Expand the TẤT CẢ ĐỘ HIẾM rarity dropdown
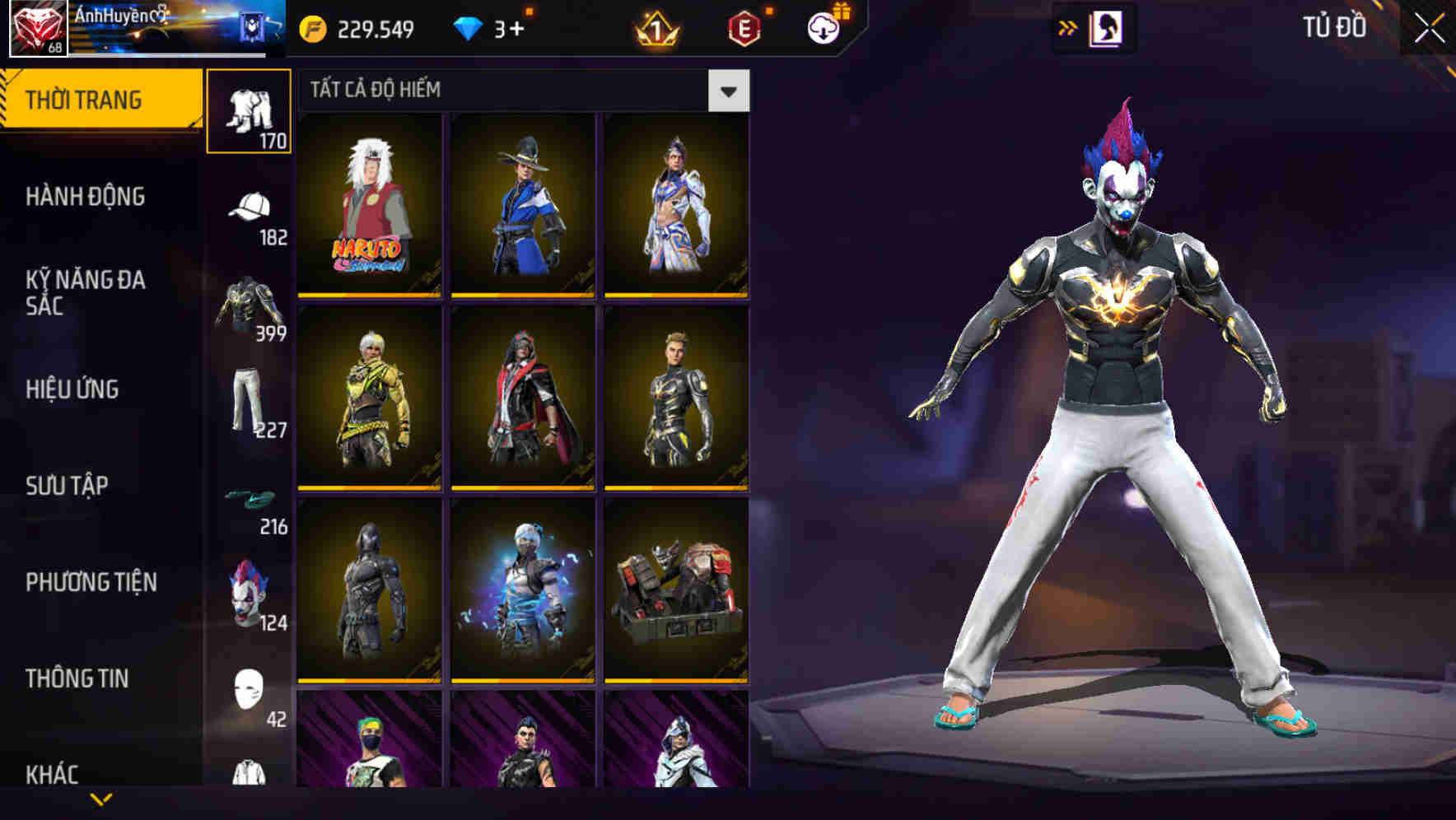Viewport: 1456px width, 820px height. coord(728,91)
